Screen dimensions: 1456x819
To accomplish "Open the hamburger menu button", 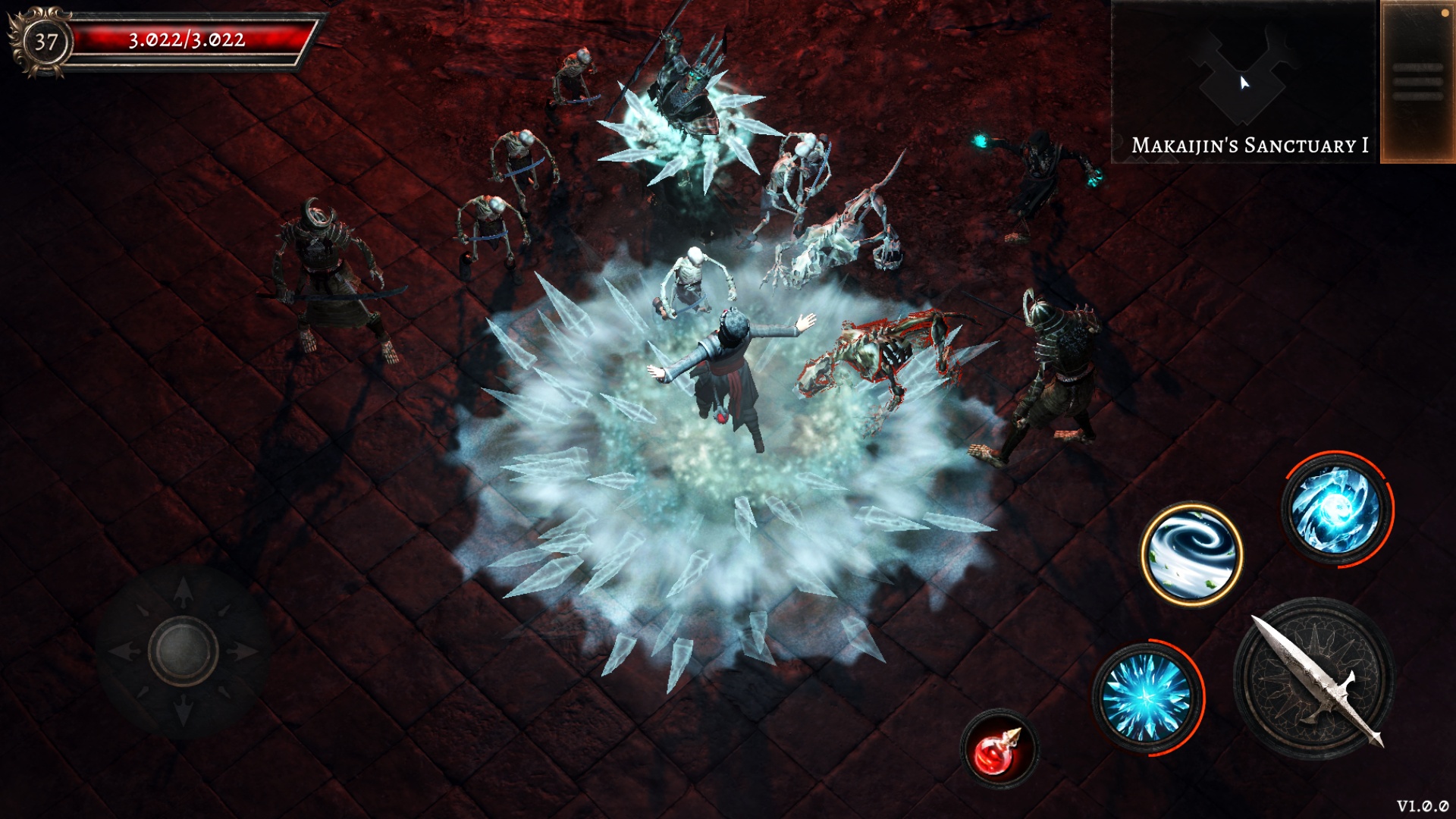I will tap(1417, 82).
